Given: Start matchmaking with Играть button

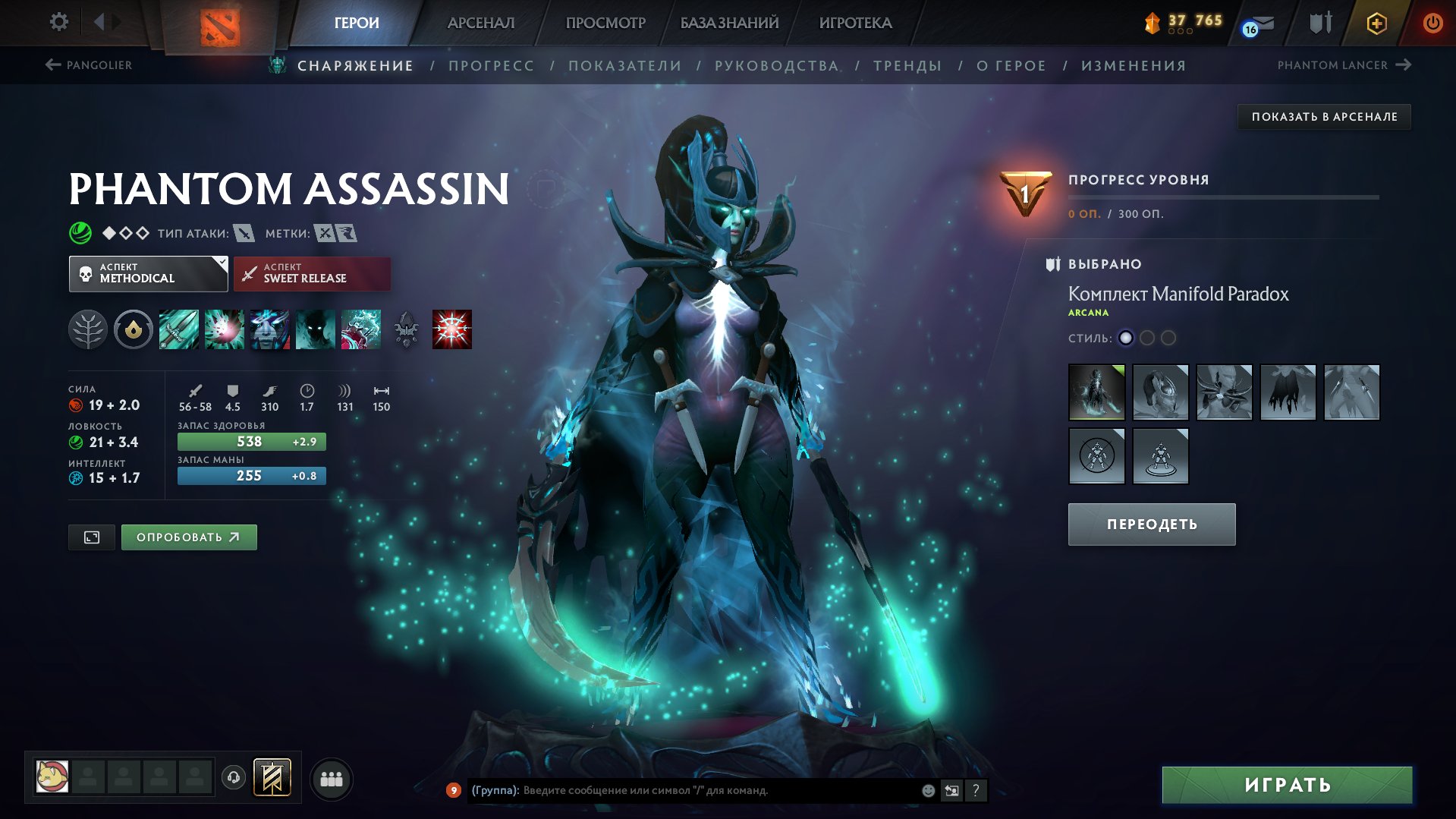Looking at the screenshot, I should click(1287, 785).
